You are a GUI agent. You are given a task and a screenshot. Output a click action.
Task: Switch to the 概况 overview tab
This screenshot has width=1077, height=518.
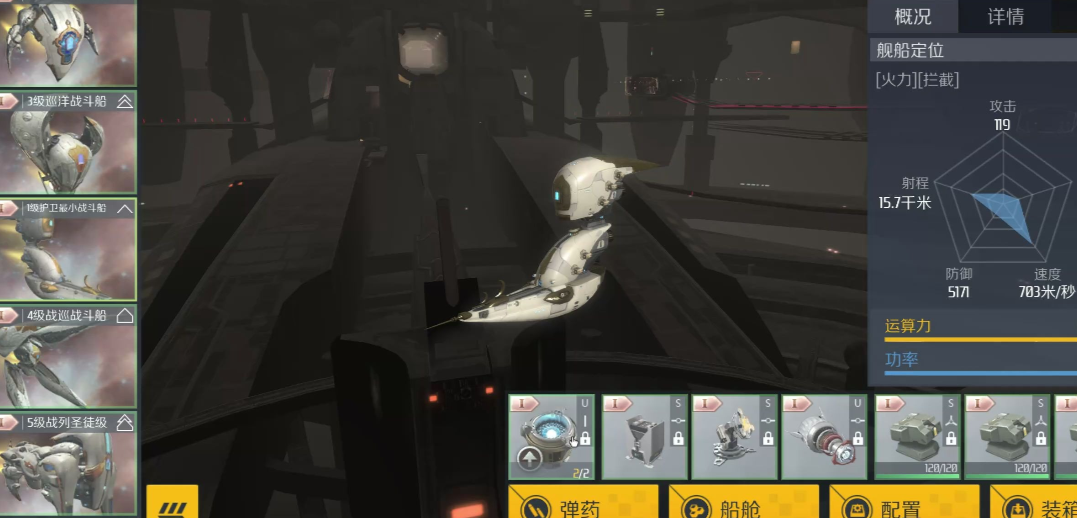point(912,17)
